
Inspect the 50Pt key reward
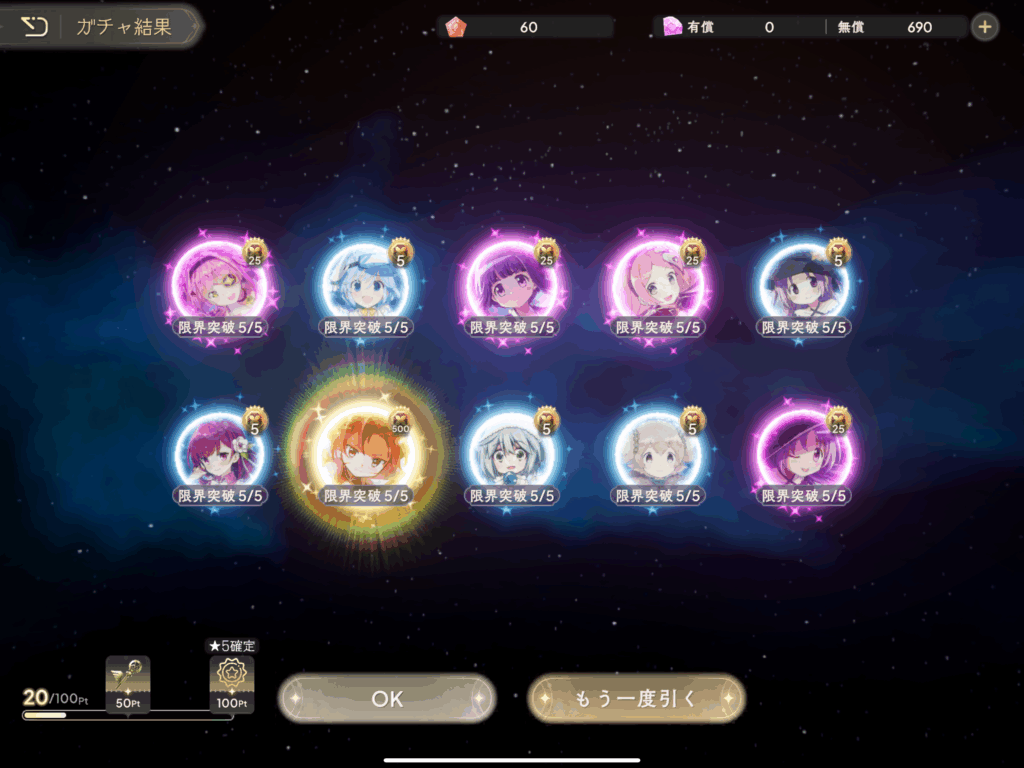(128, 683)
